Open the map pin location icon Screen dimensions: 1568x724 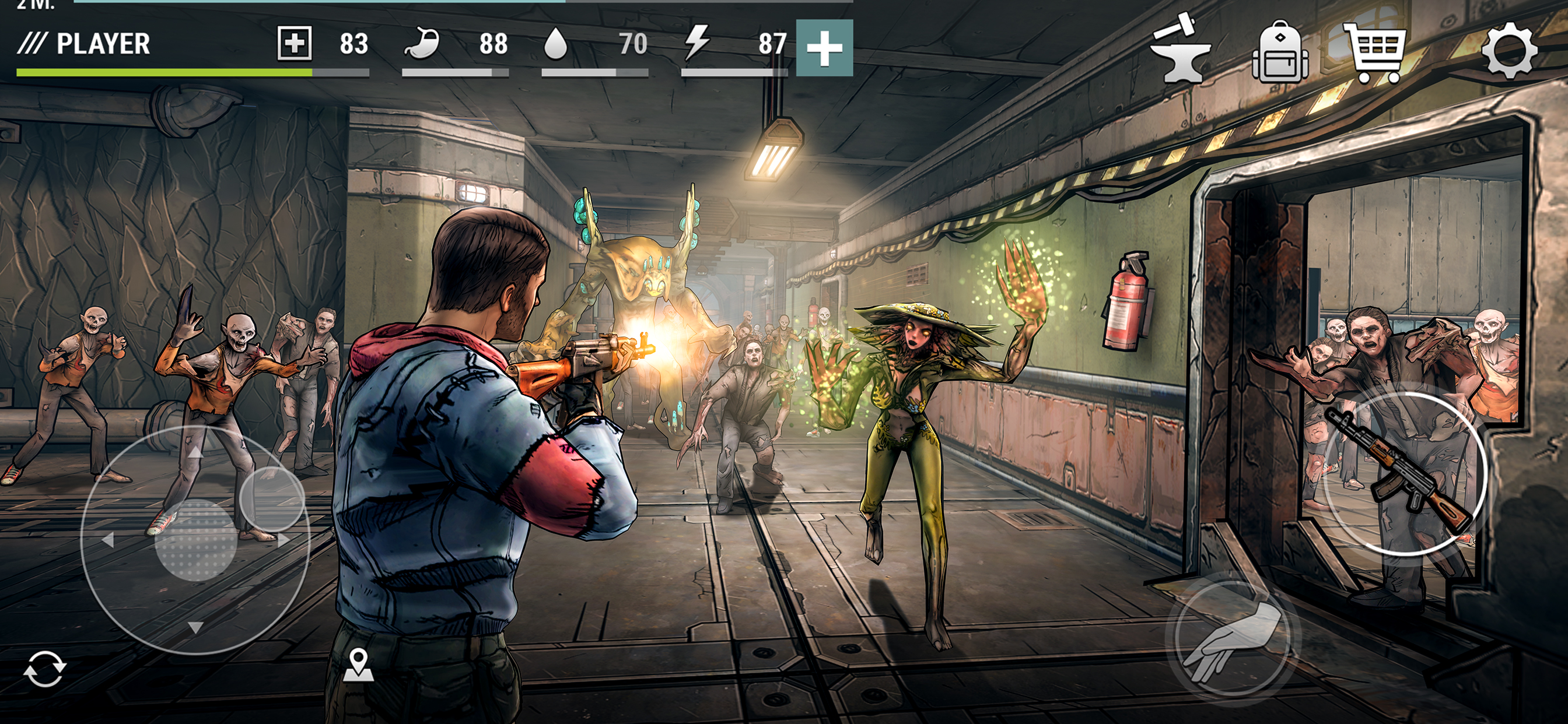359,665
